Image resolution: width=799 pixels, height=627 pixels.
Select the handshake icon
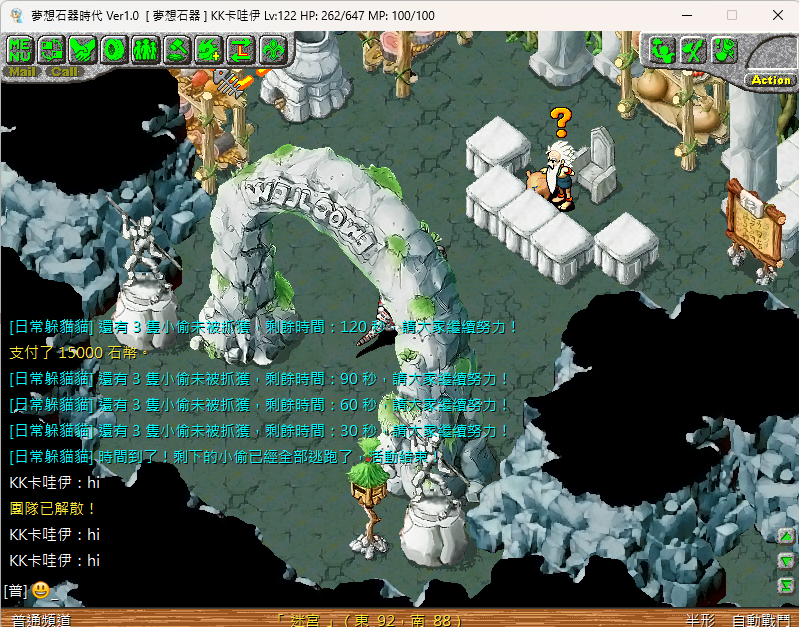pyautogui.click(x=82, y=49)
